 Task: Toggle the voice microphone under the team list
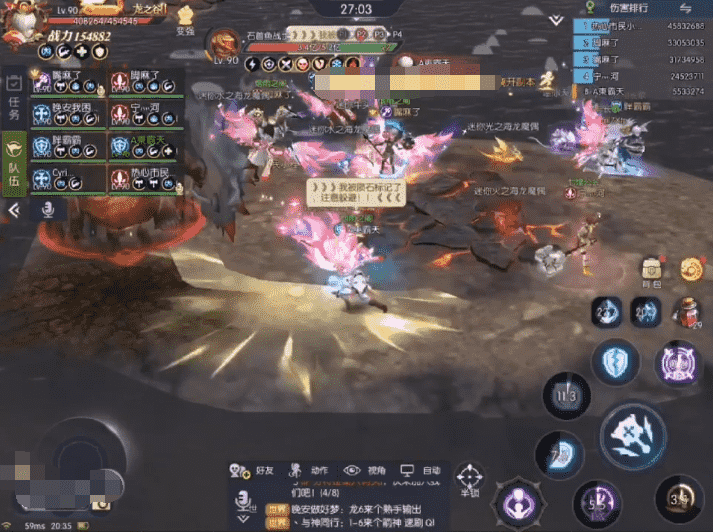(x=47, y=210)
